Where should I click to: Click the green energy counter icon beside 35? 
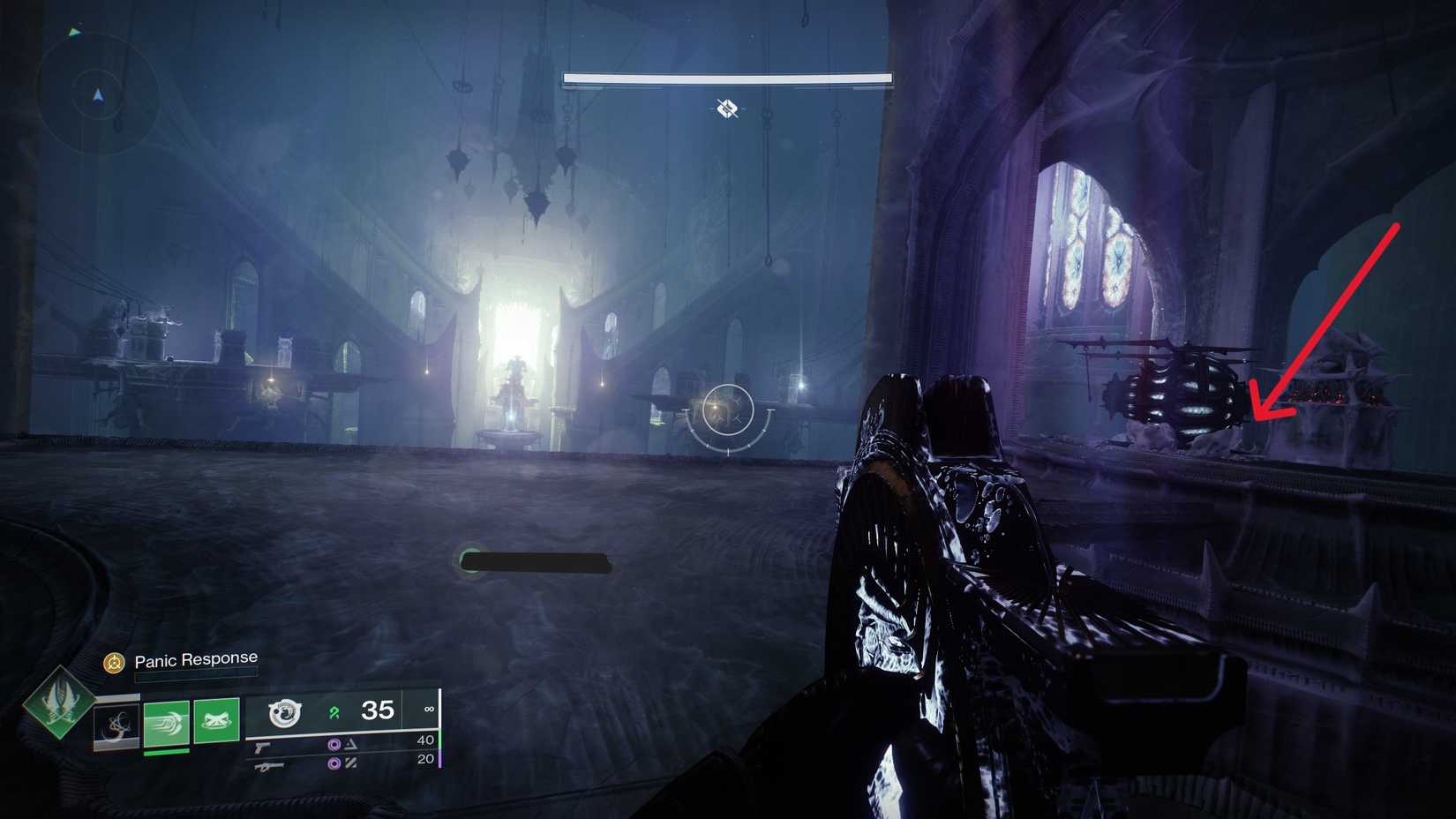coord(334,713)
